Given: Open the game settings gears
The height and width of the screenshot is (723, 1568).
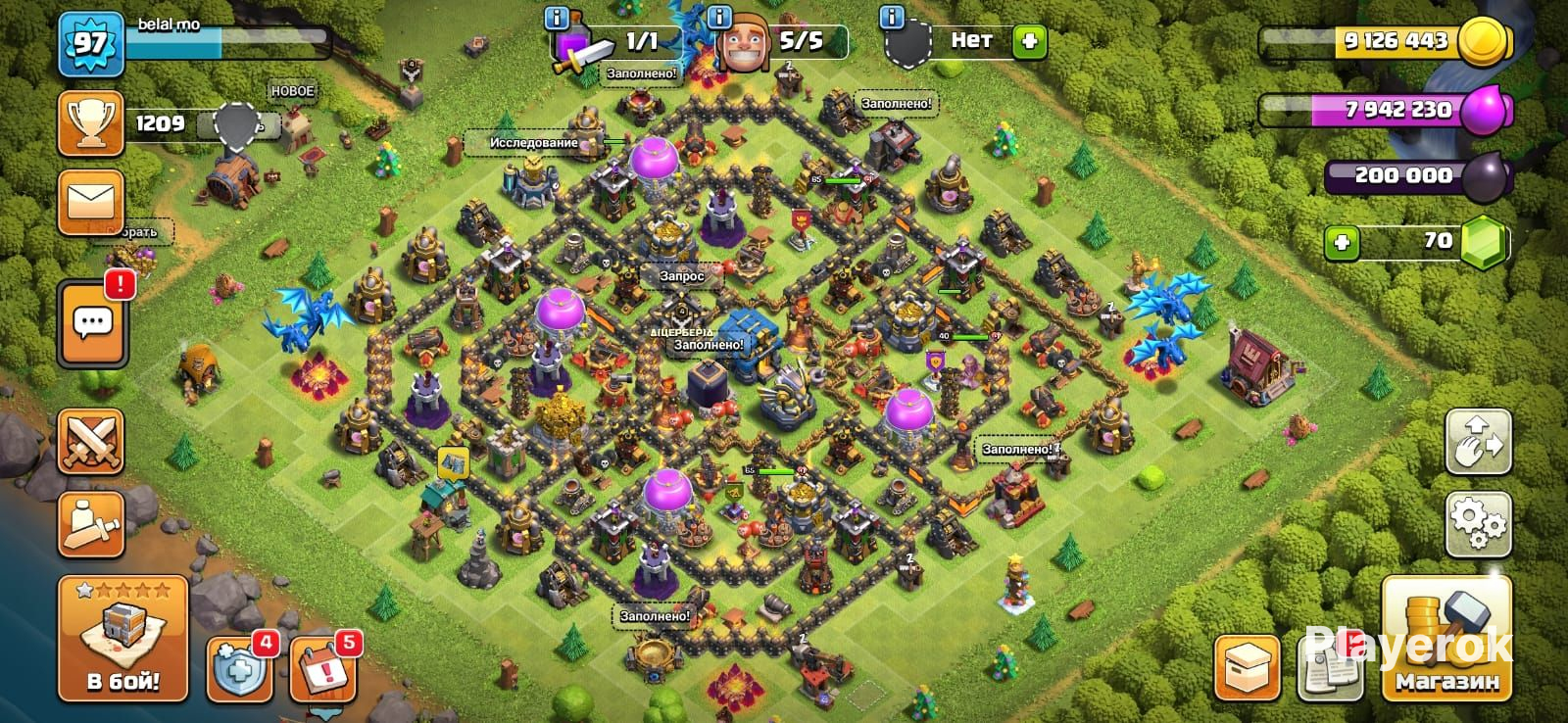Looking at the screenshot, I should click(x=1479, y=524).
